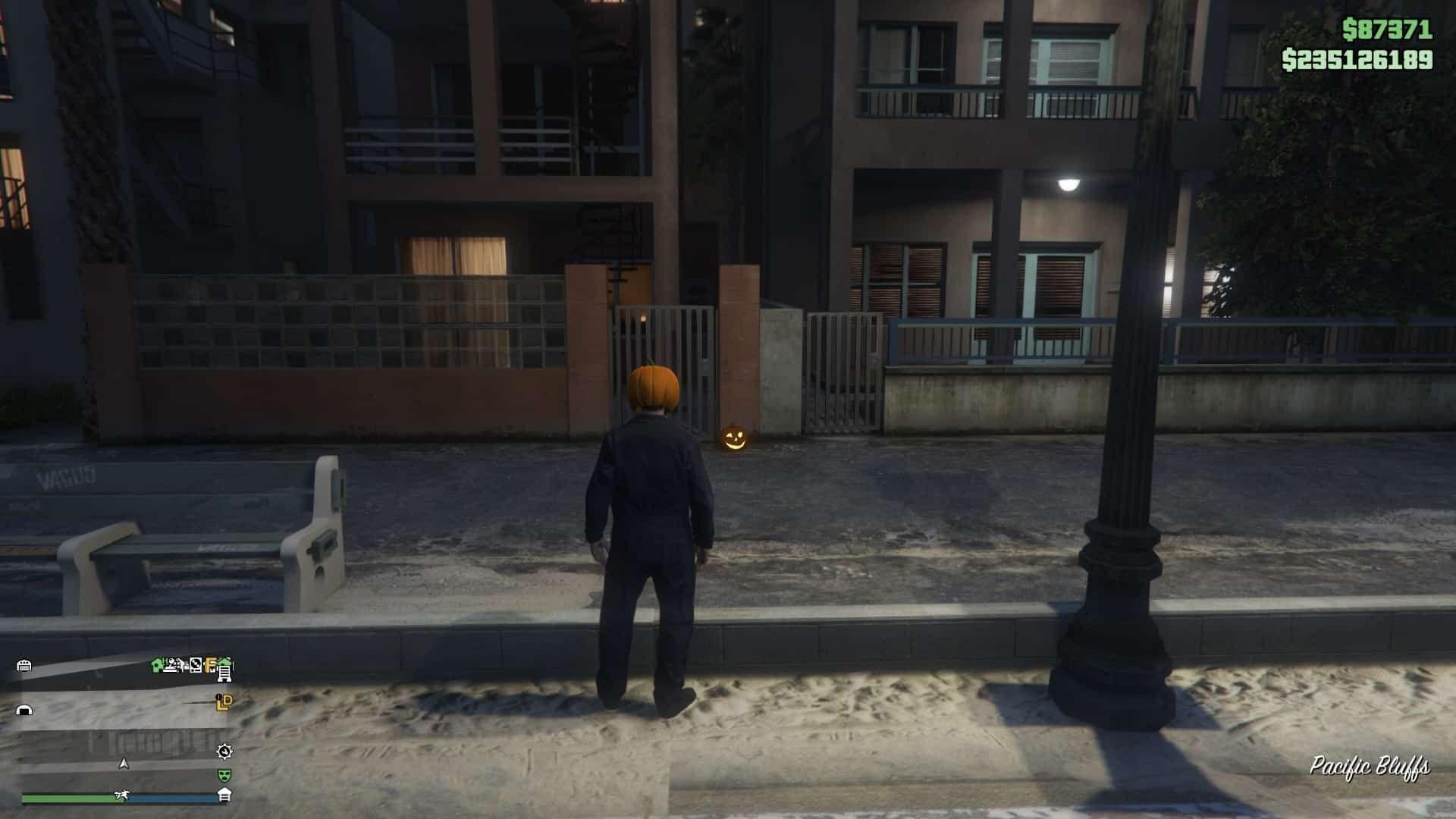Click the sprinting figure icon on the stat bar

(x=121, y=795)
